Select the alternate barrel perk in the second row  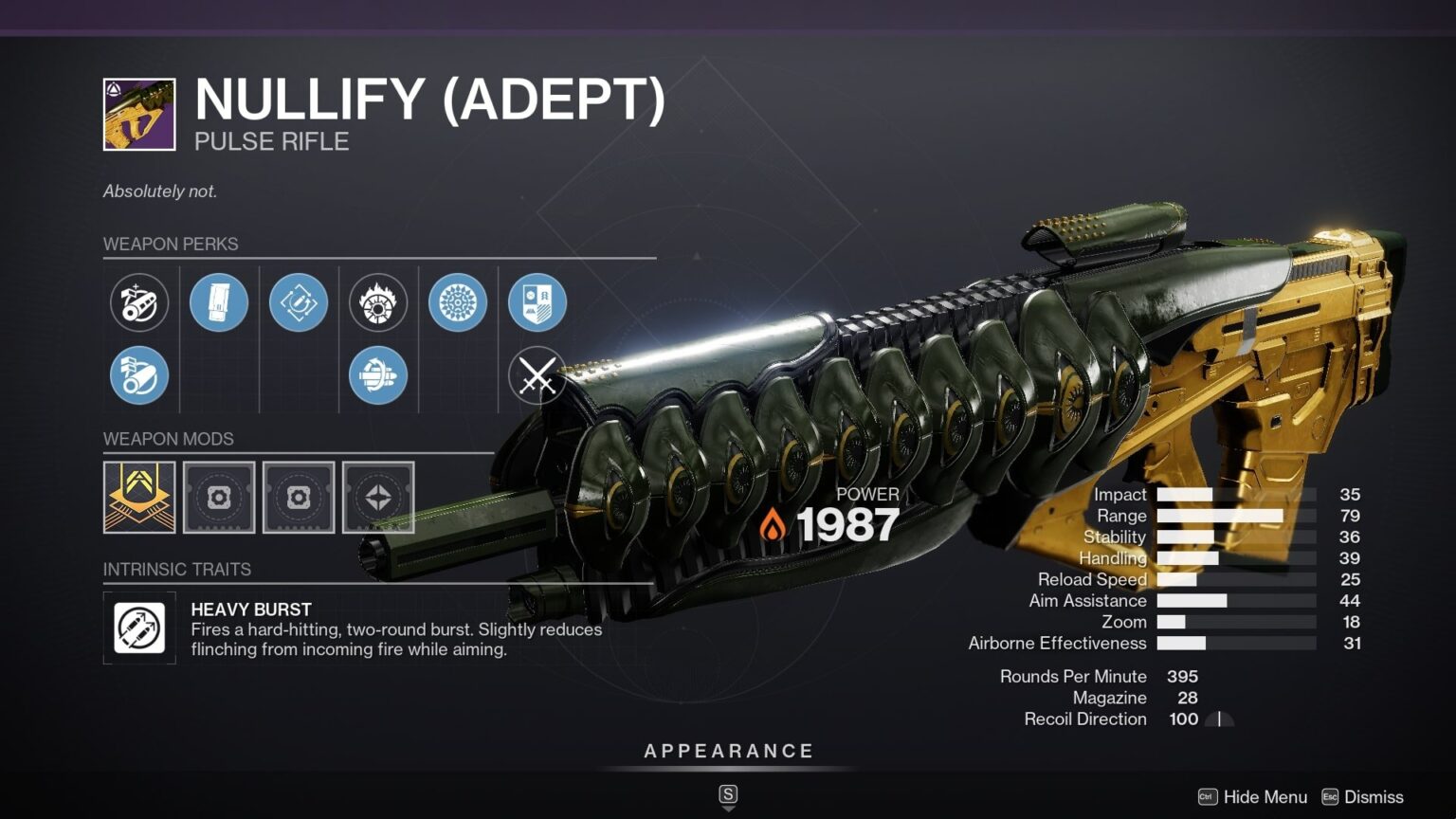point(138,375)
